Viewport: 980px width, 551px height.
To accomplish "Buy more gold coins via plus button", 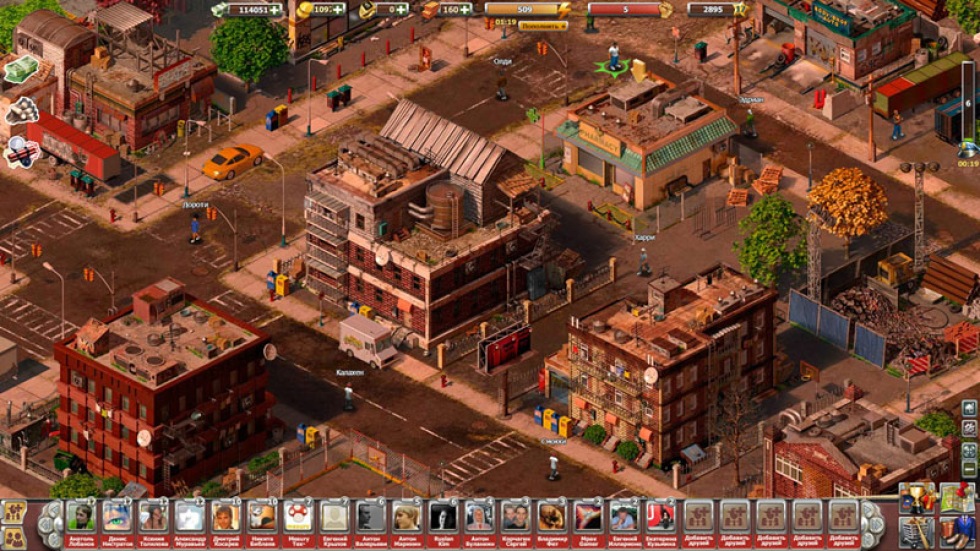I will pos(339,9).
